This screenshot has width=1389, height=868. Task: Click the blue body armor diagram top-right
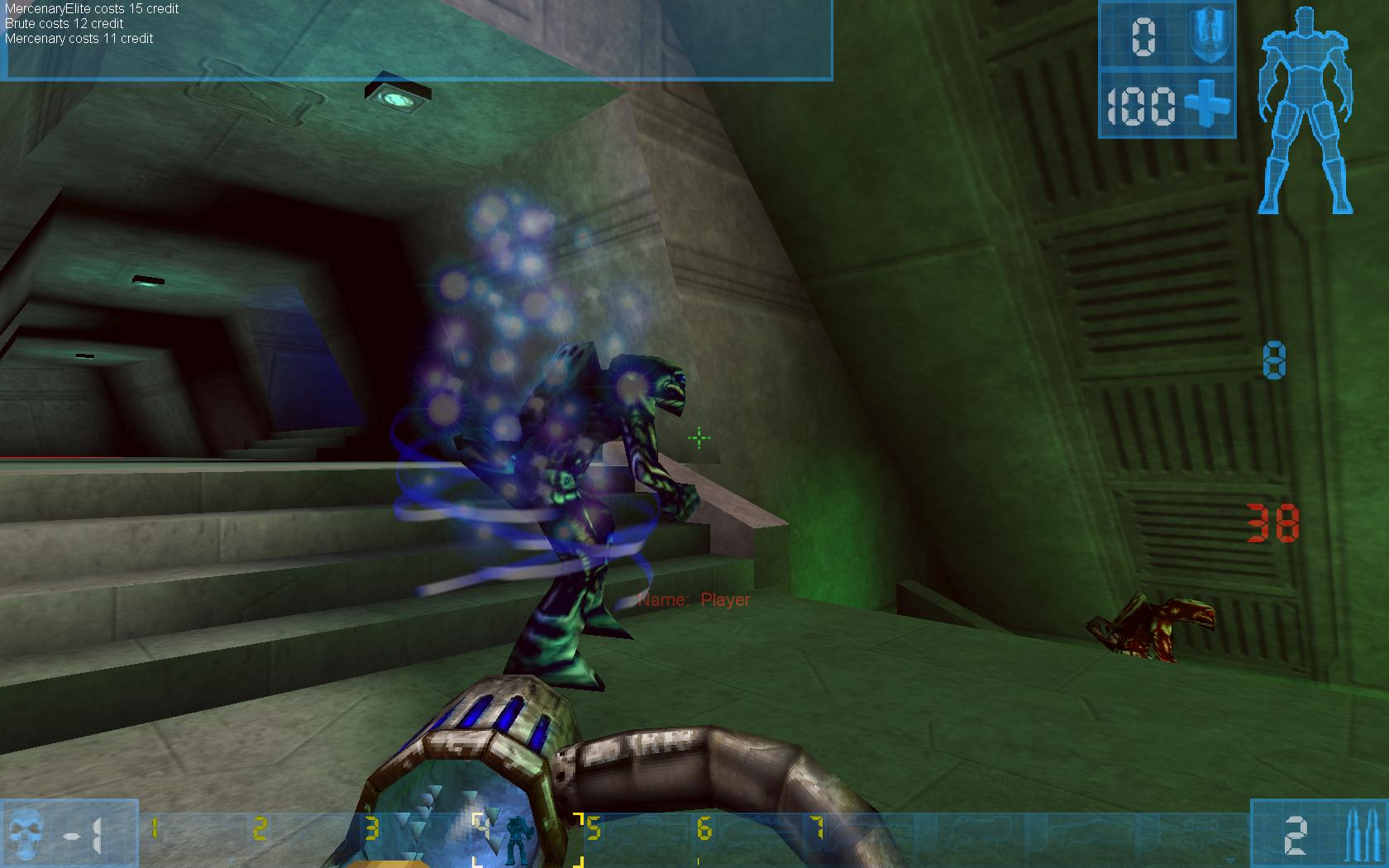tap(1306, 107)
